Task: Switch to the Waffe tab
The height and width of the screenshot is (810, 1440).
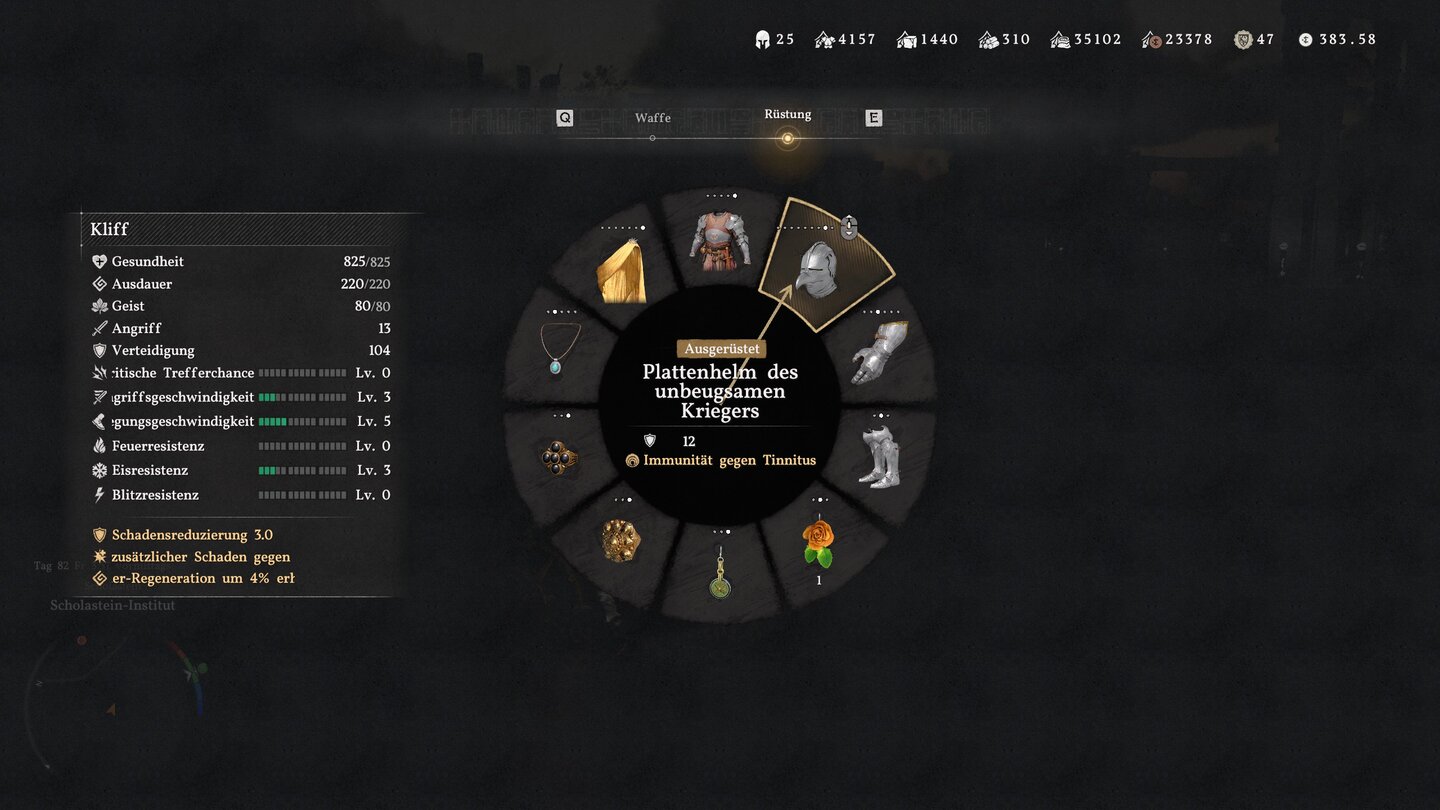Action: 652,119
